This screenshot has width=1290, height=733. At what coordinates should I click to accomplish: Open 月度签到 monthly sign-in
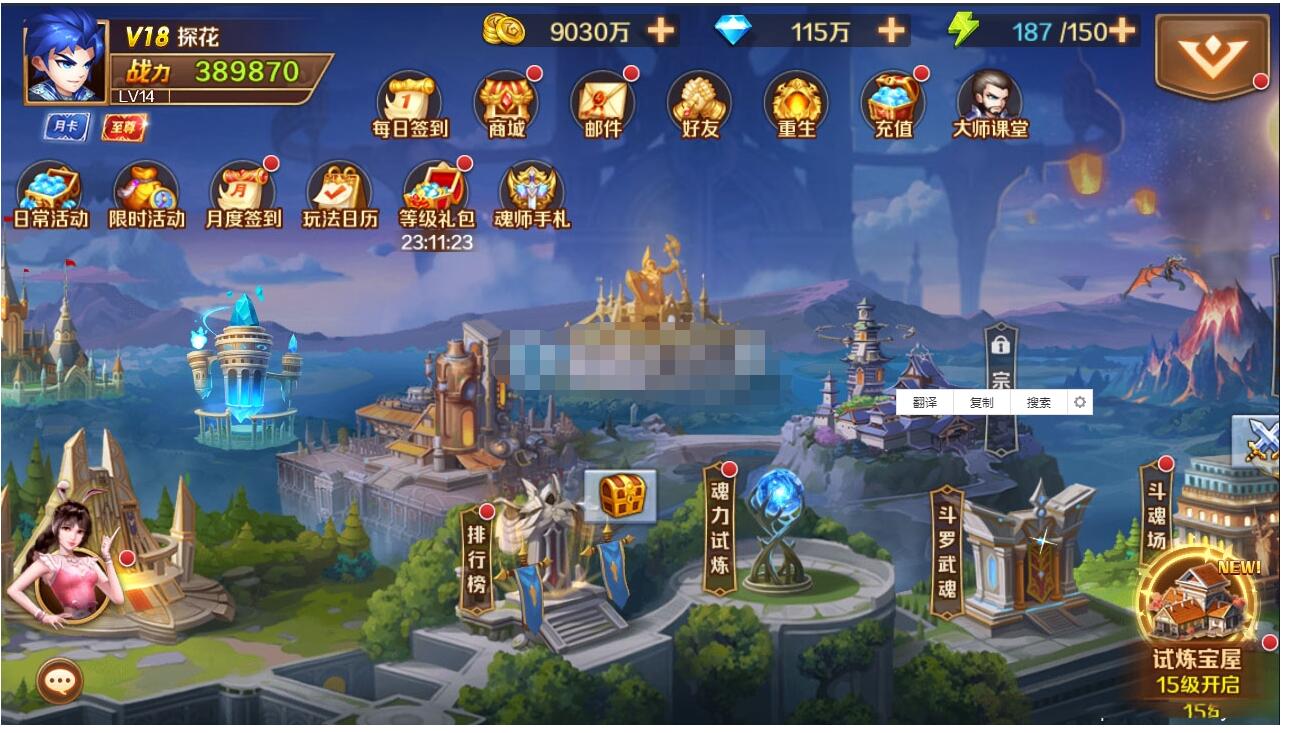click(243, 194)
